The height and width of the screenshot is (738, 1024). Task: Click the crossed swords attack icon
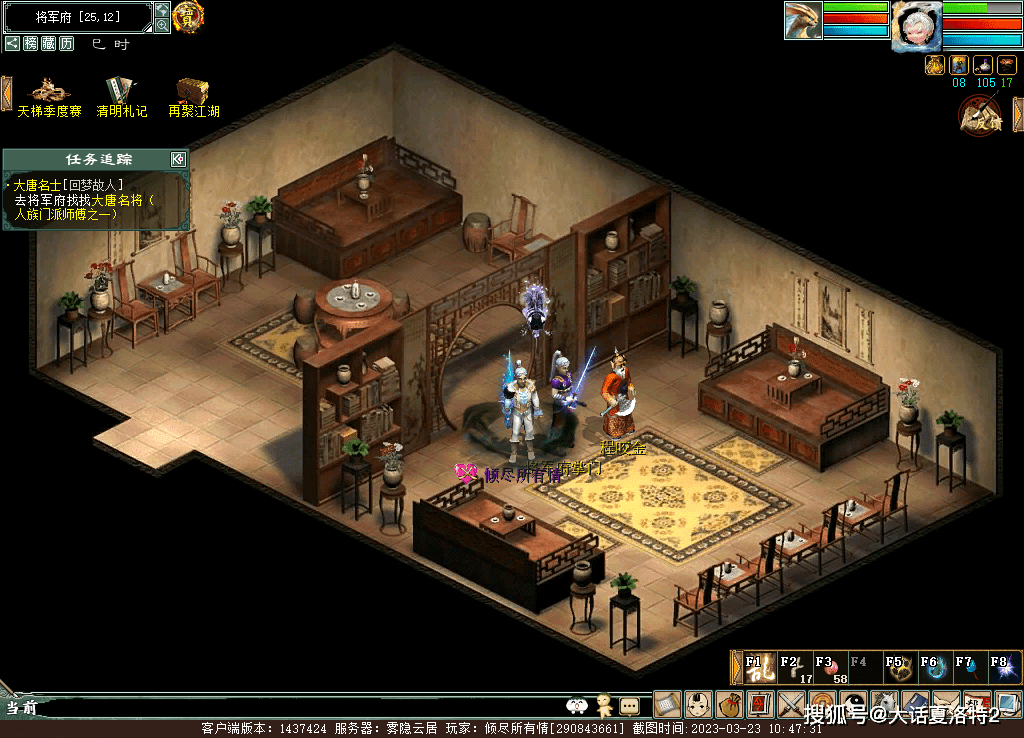tap(792, 704)
